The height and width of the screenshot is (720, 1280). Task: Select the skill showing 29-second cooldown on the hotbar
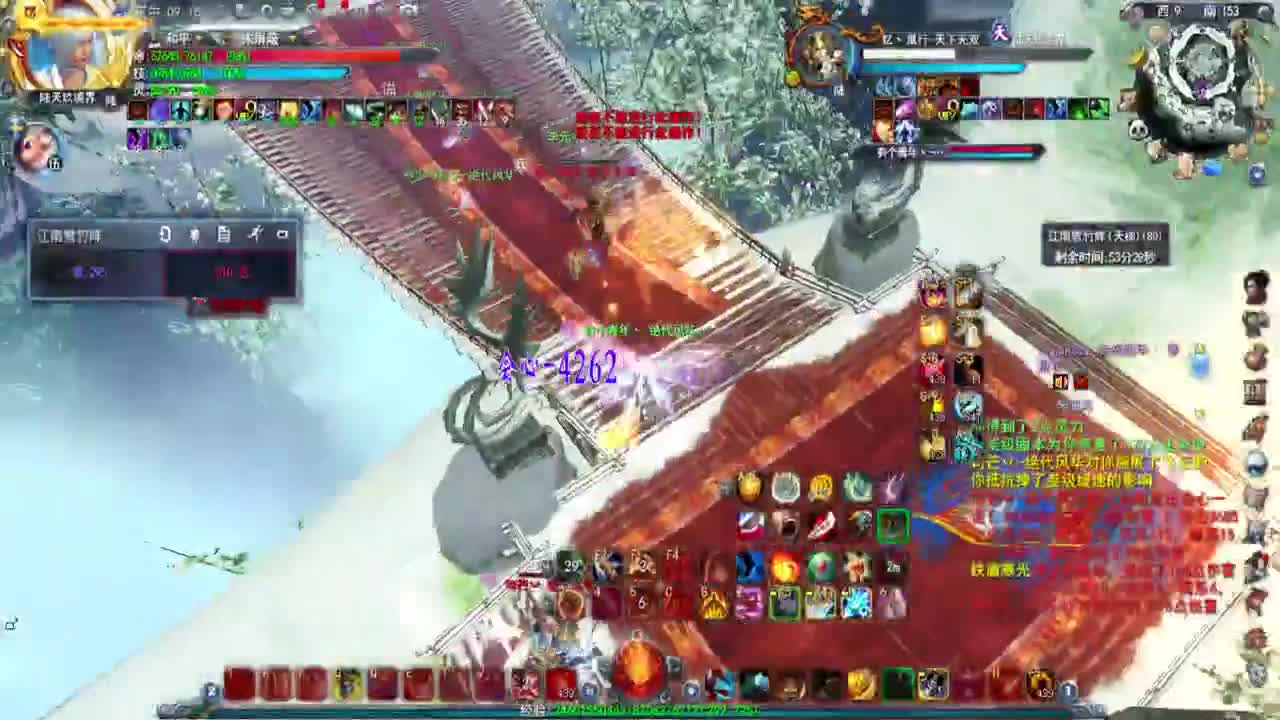(568, 562)
